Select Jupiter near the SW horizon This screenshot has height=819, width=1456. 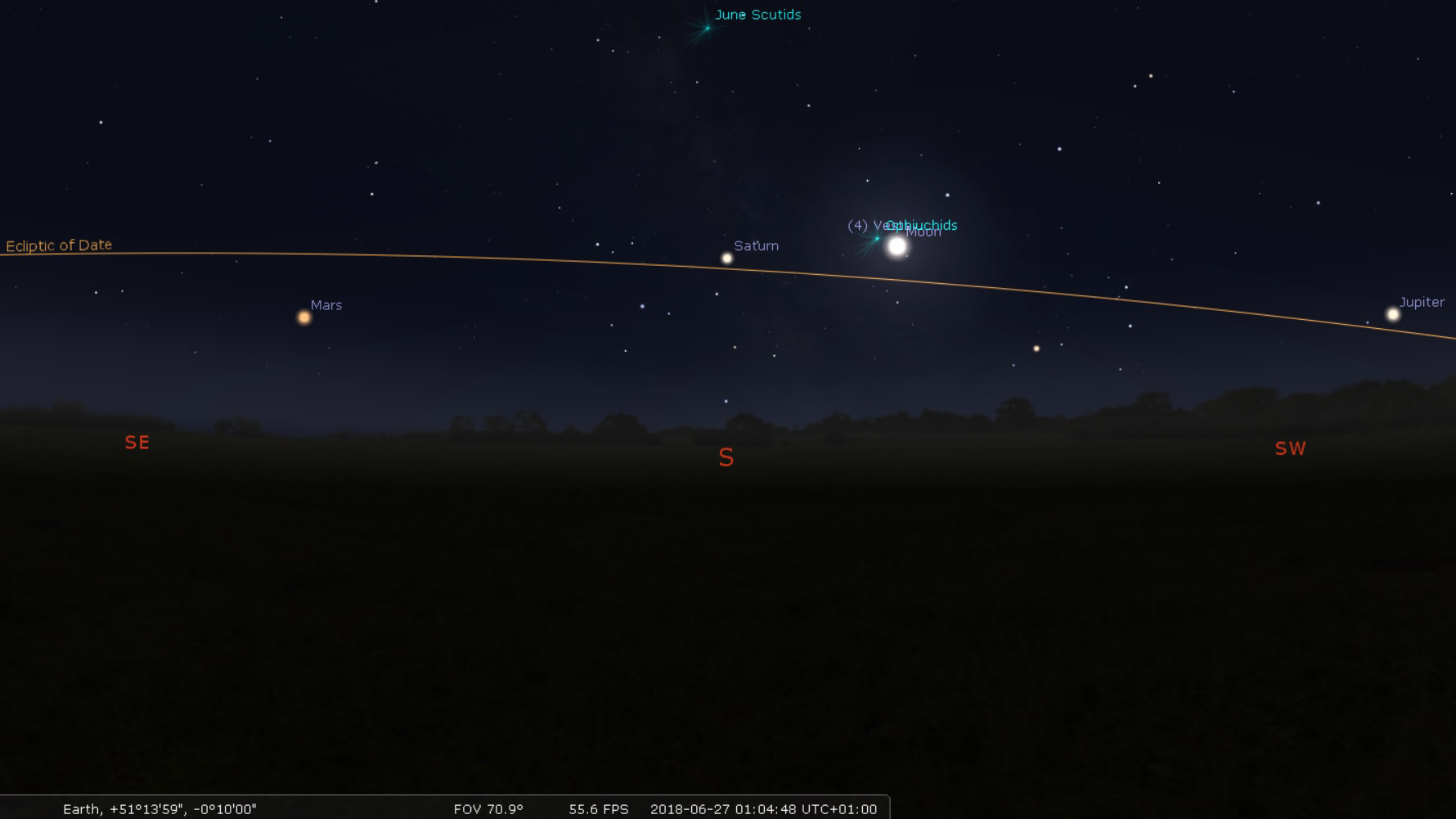click(1394, 313)
